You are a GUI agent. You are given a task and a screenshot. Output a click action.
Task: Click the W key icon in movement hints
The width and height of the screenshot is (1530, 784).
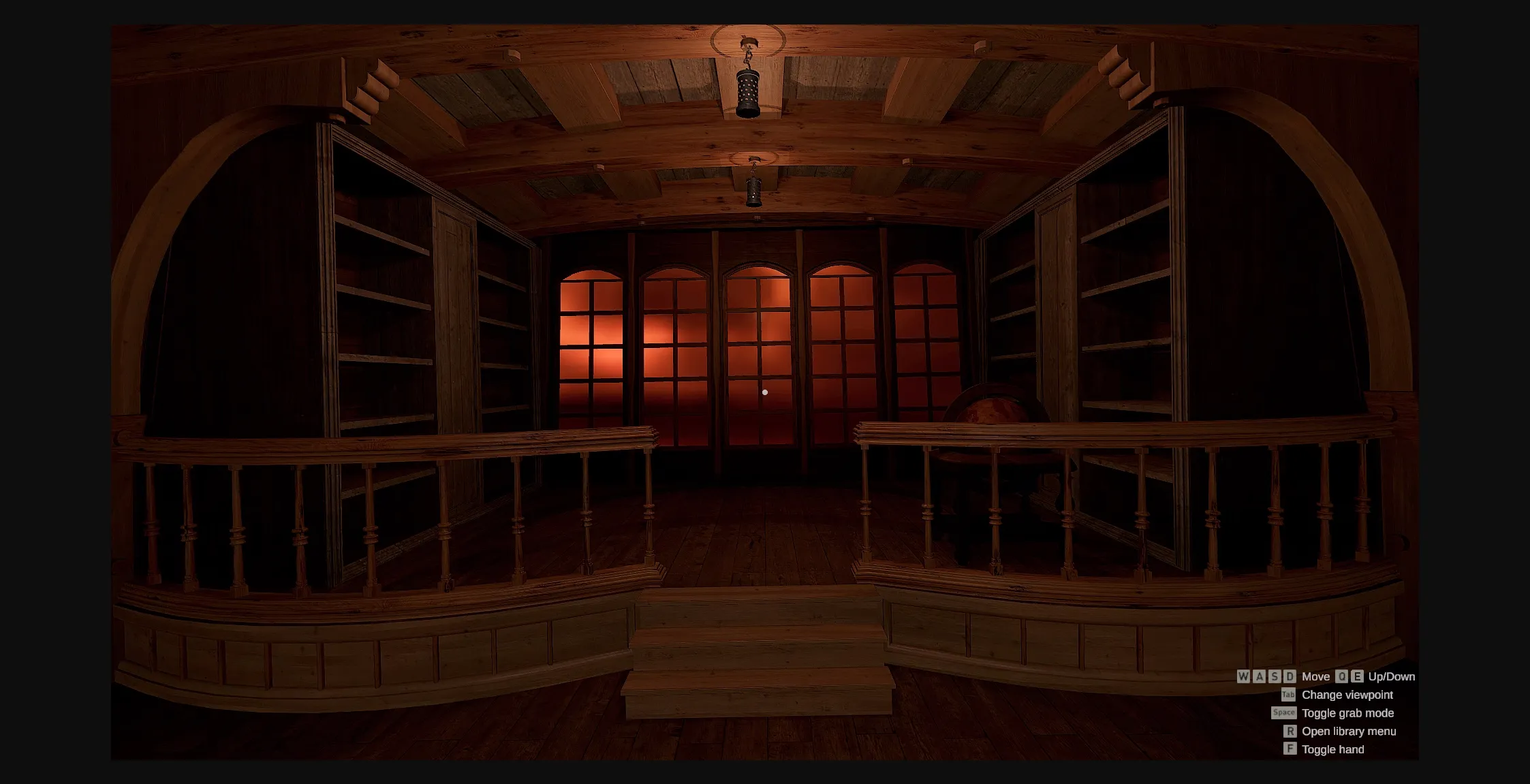pyautogui.click(x=1243, y=676)
